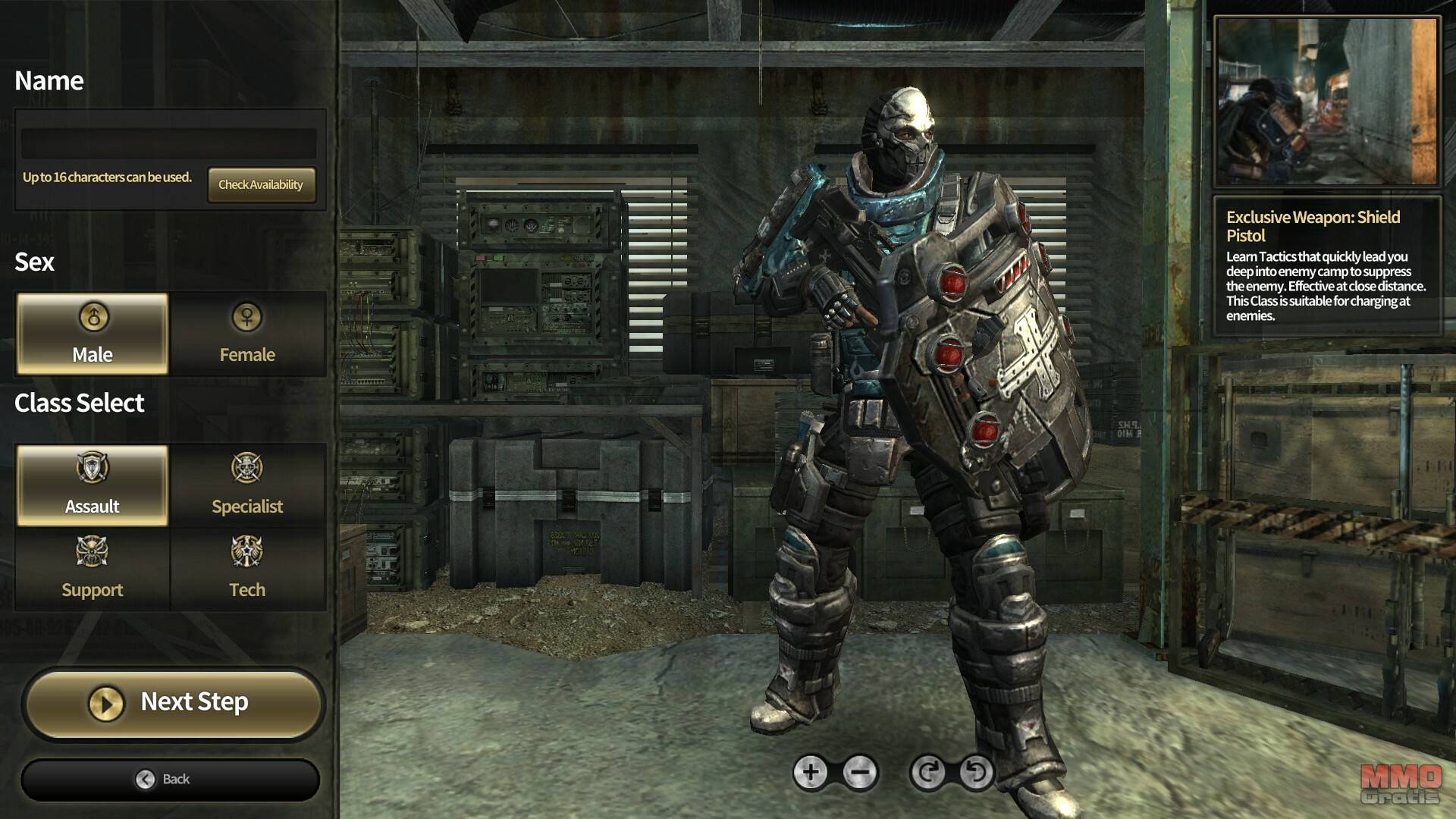Zoom in on the character with plus
This screenshot has width=1456, height=819.
pyautogui.click(x=810, y=773)
